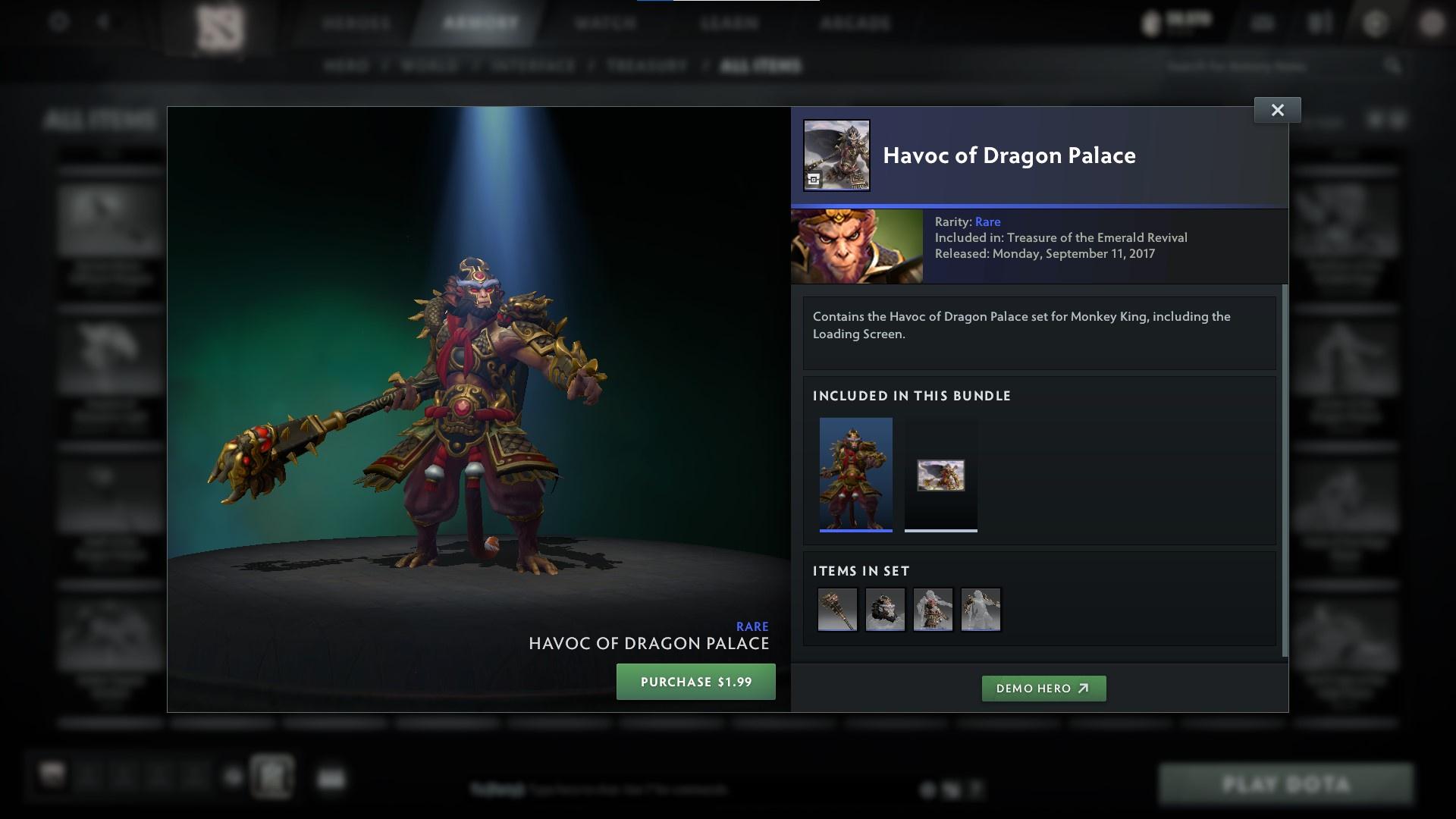Click the magnifying glass search icon top right
Screen dimensions: 1456x819
click(x=1395, y=66)
